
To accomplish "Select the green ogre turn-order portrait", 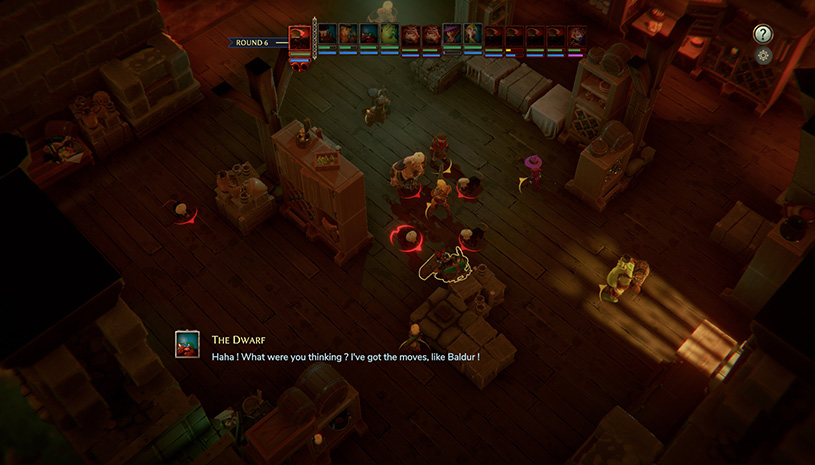I will pos(390,34).
